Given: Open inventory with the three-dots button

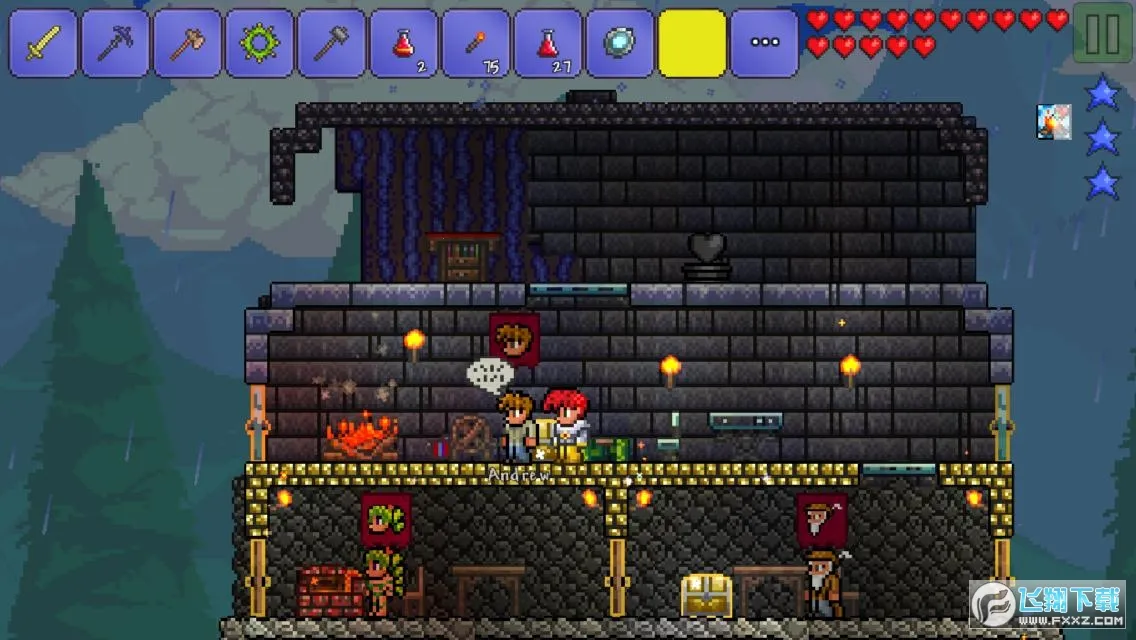Looking at the screenshot, I should point(764,43).
